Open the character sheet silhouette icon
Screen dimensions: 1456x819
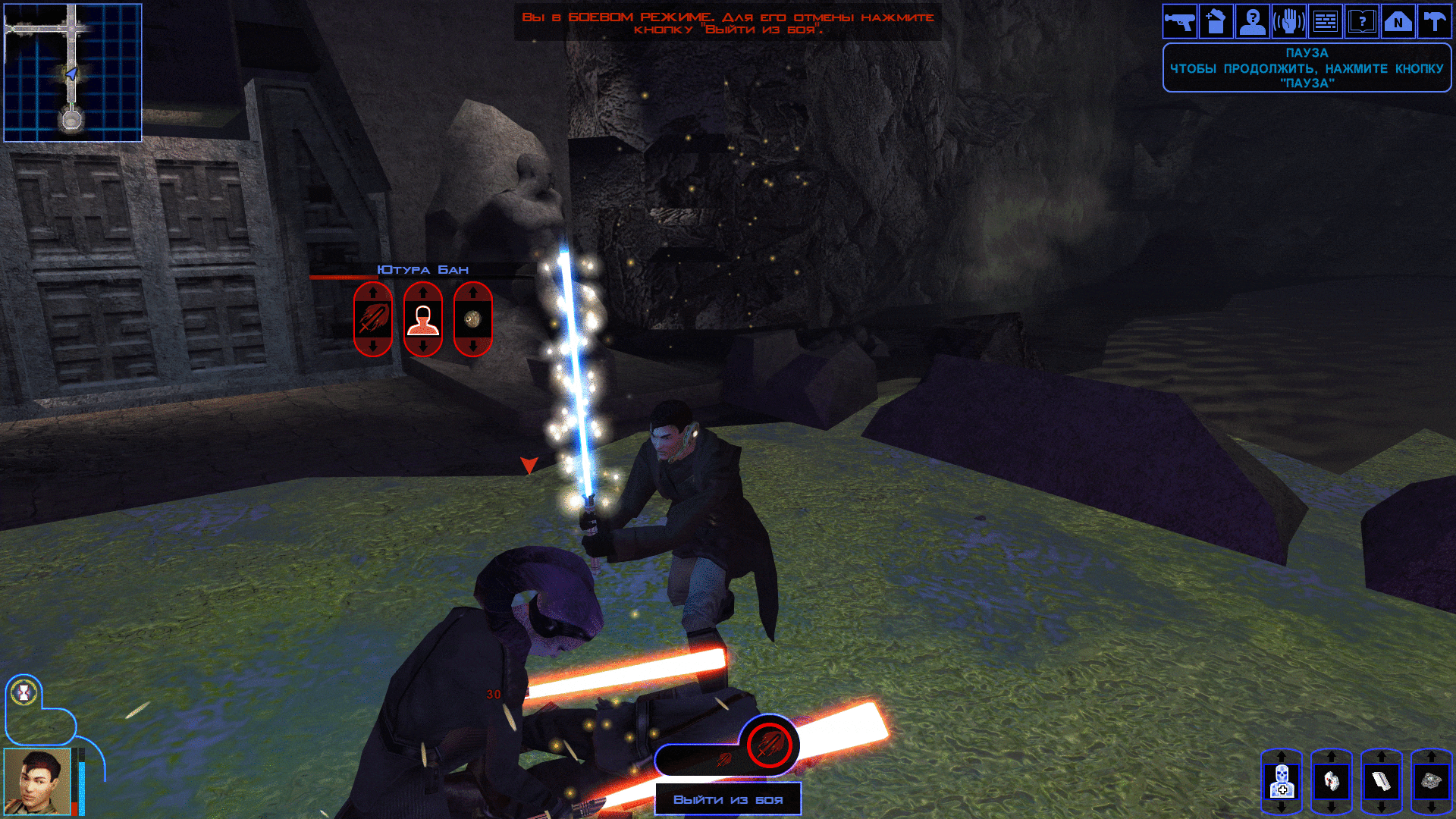click(1253, 21)
